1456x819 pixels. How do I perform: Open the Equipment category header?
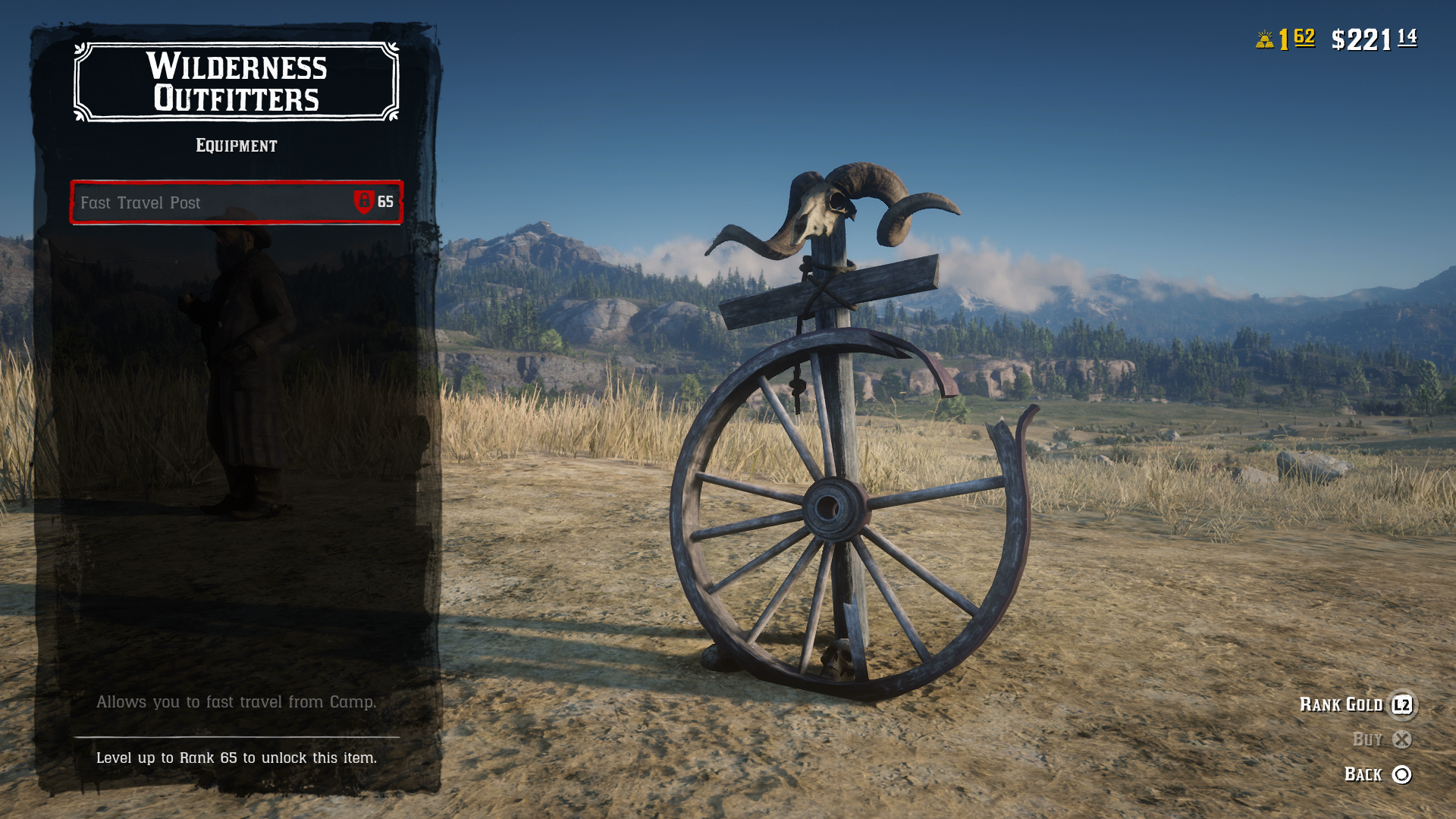236,145
